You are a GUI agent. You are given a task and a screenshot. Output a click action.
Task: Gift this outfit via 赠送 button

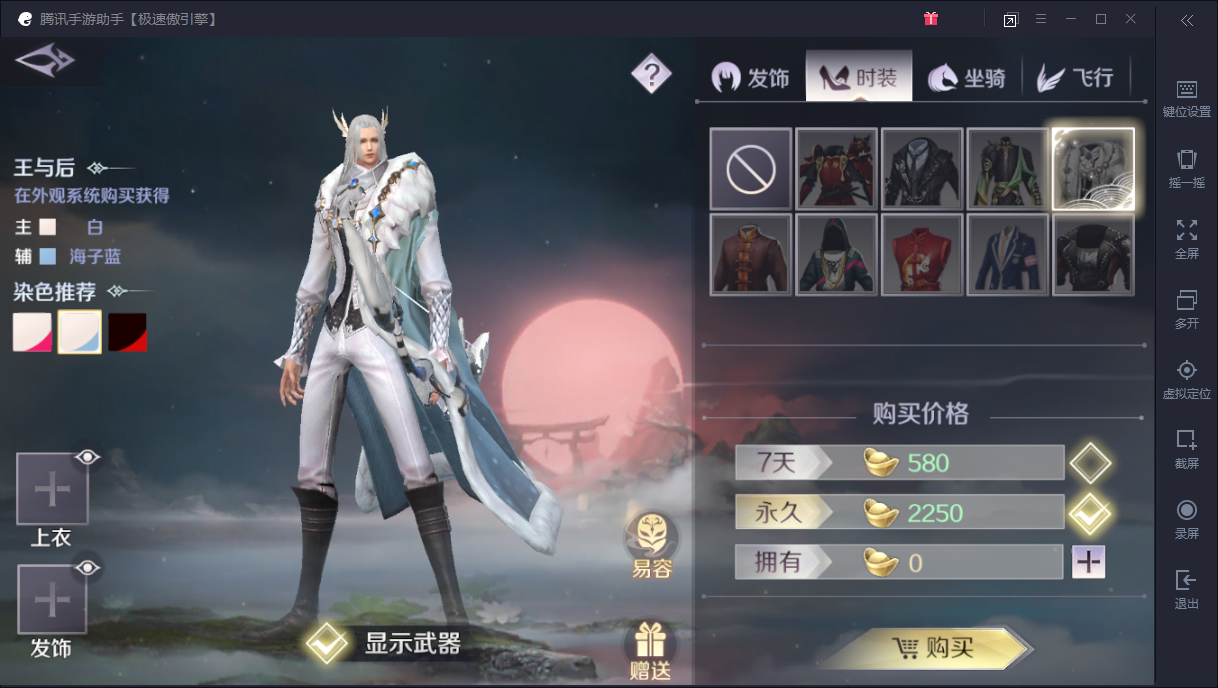[651, 651]
